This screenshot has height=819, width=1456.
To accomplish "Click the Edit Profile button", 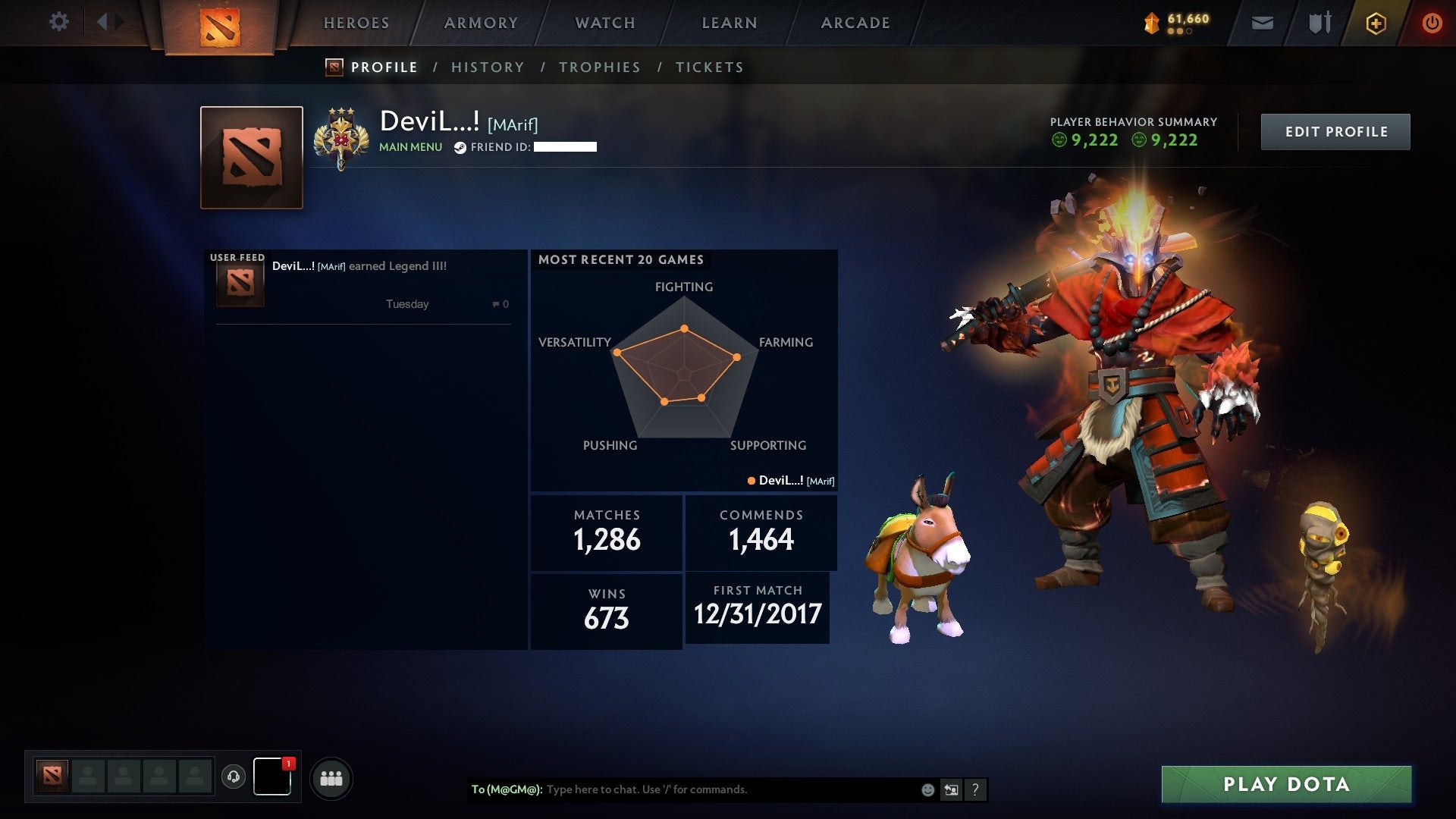I will pyautogui.click(x=1335, y=132).
